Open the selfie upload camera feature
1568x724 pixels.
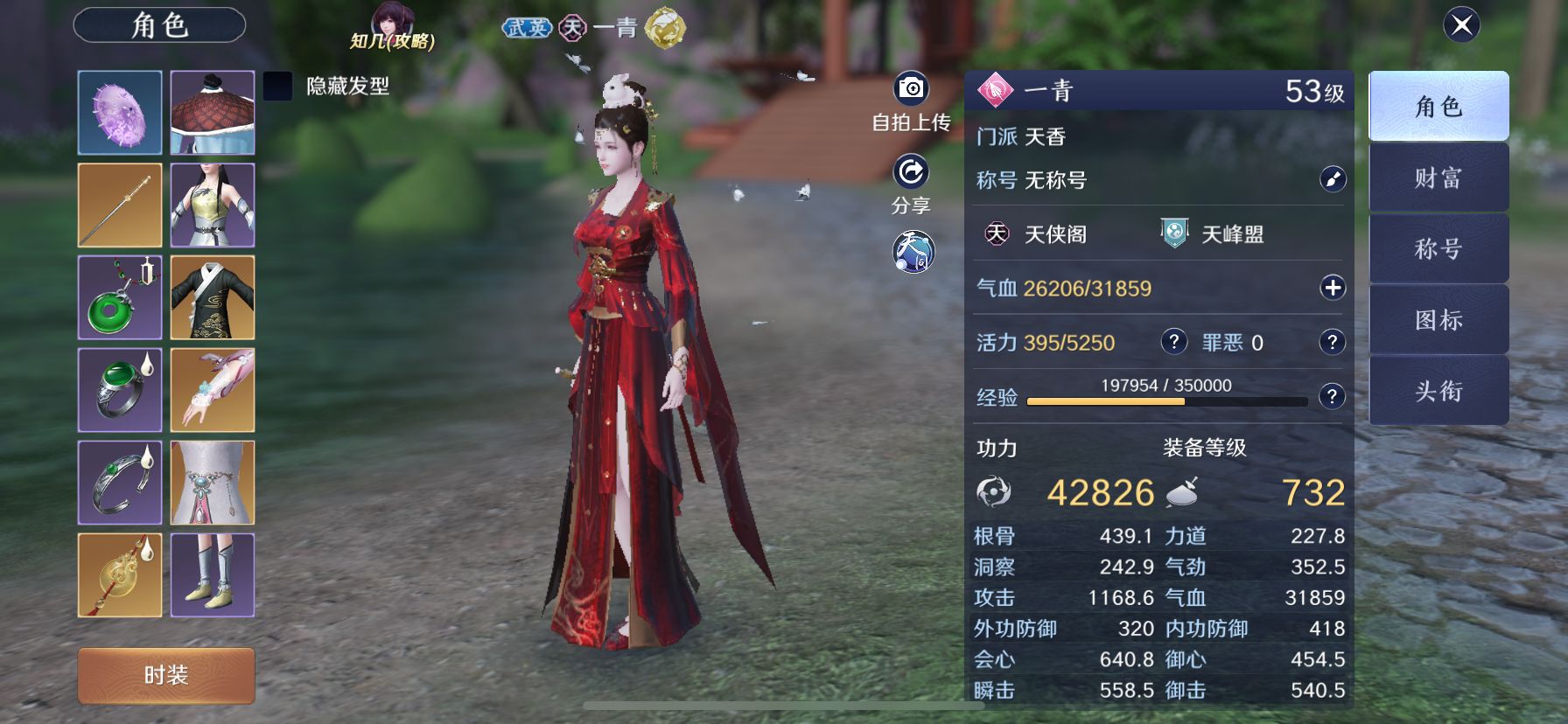pos(910,87)
